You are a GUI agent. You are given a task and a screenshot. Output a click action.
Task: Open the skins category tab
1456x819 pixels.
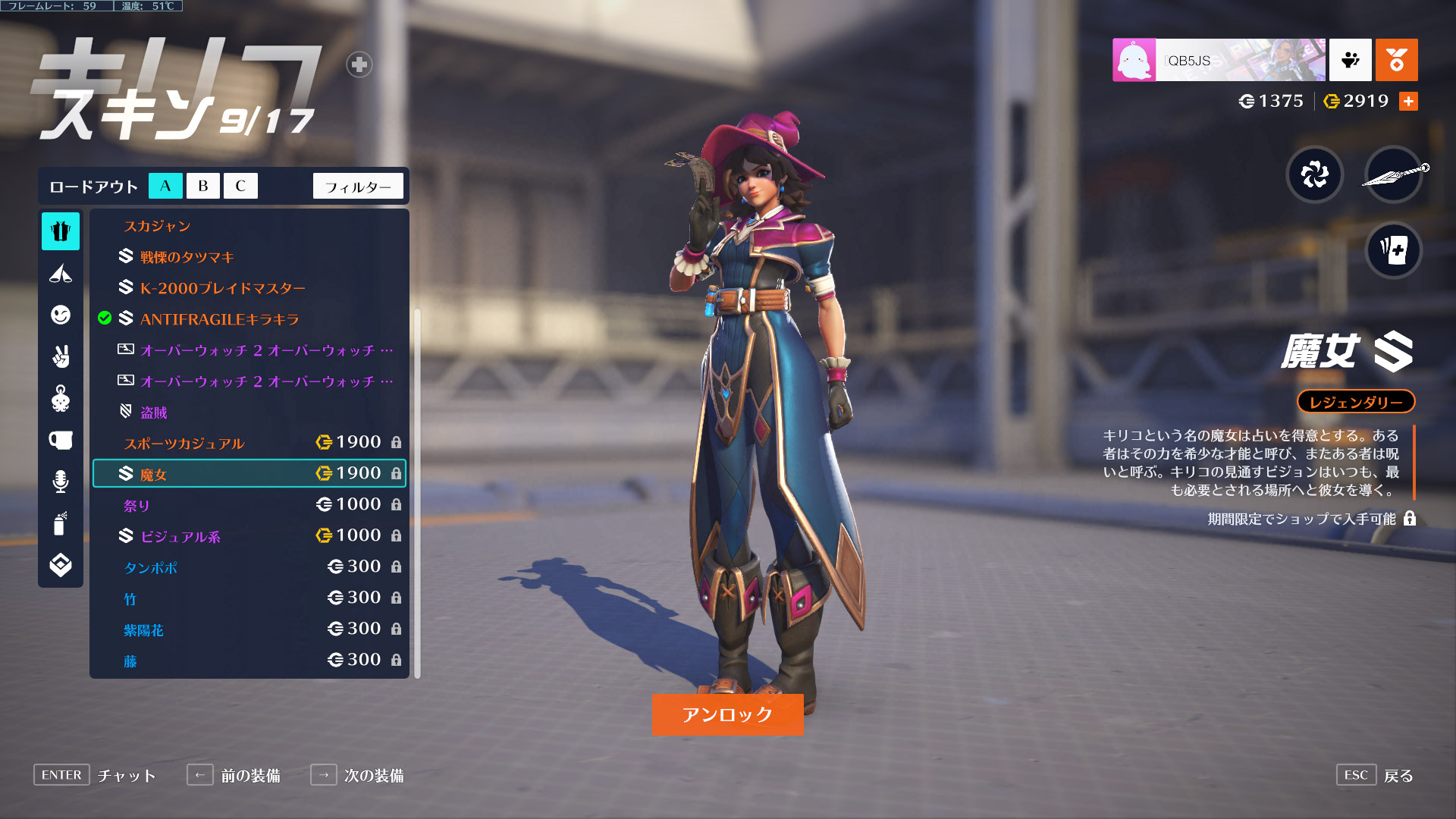pyautogui.click(x=61, y=231)
